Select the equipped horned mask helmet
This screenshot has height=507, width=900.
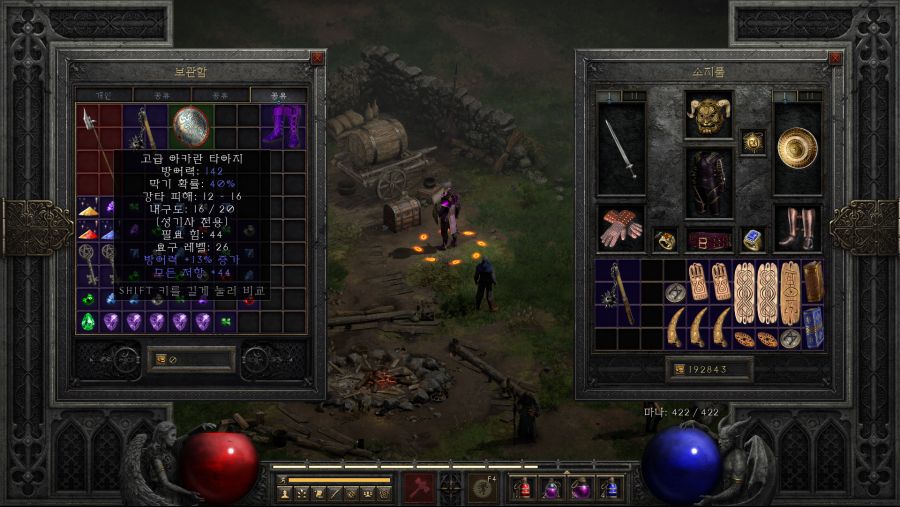click(x=708, y=114)
